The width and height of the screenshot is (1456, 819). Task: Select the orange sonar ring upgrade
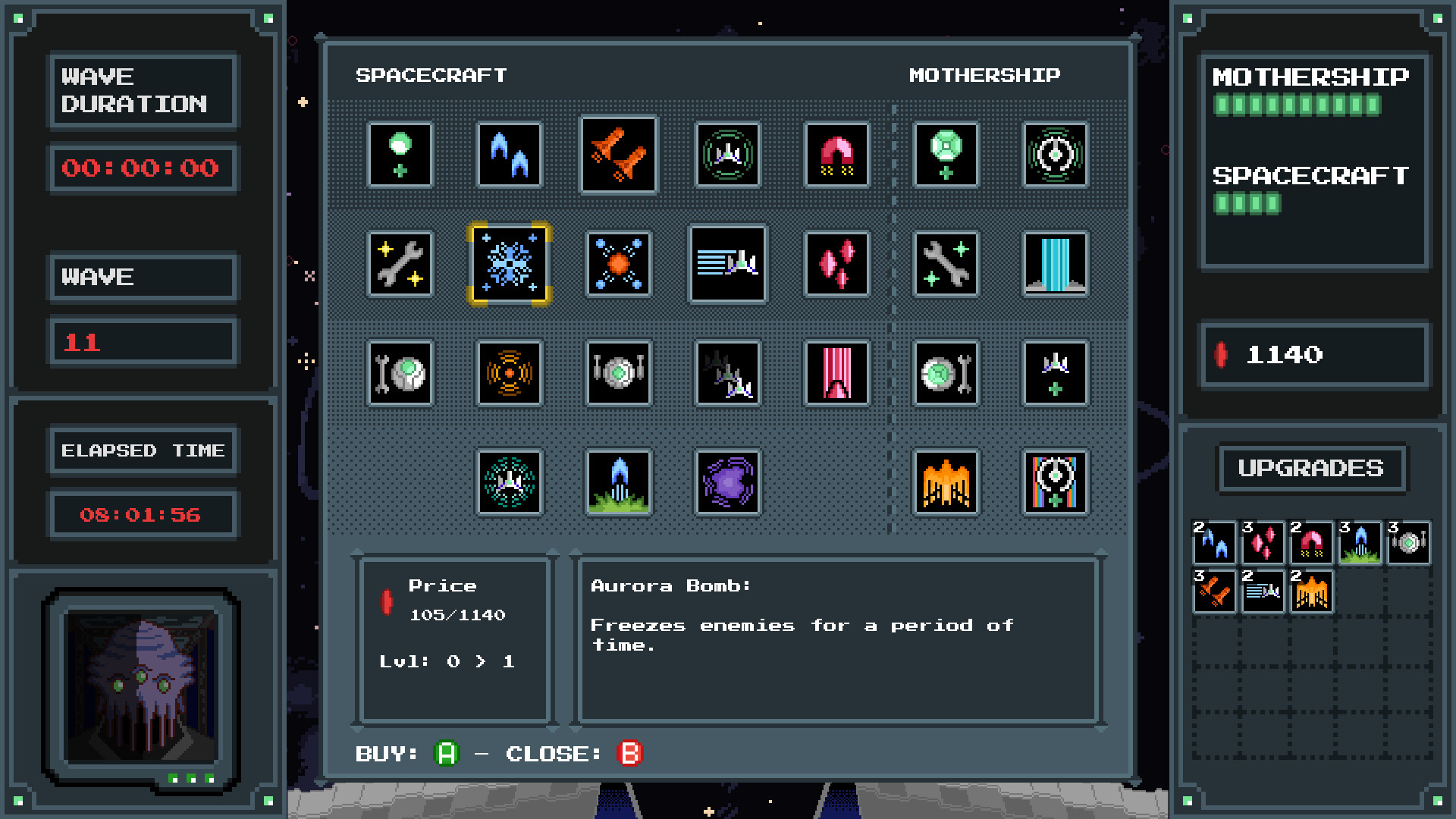click(x=510, y=374)
